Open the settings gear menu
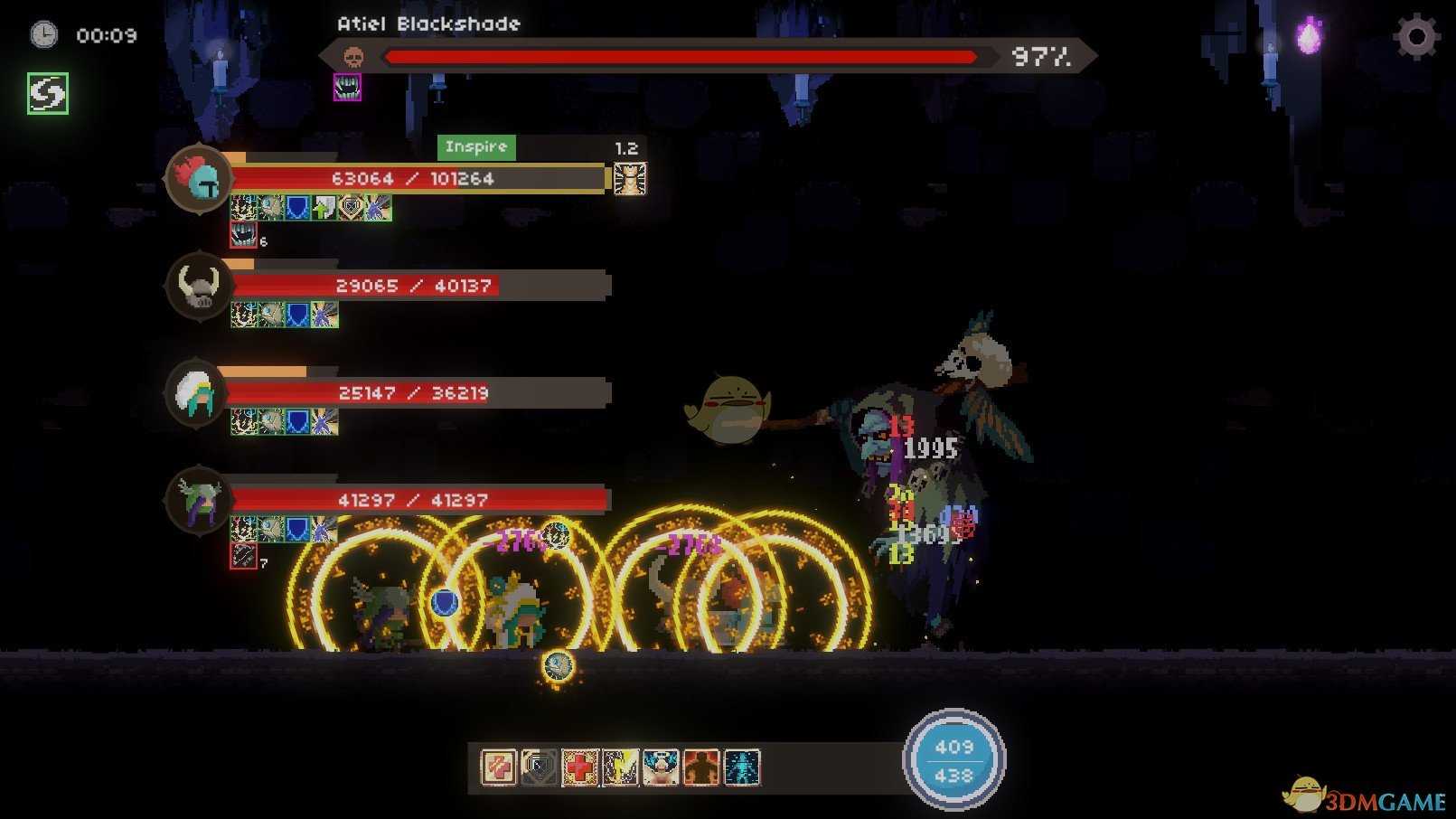 pyautogui.click(x=1415, y=37)
